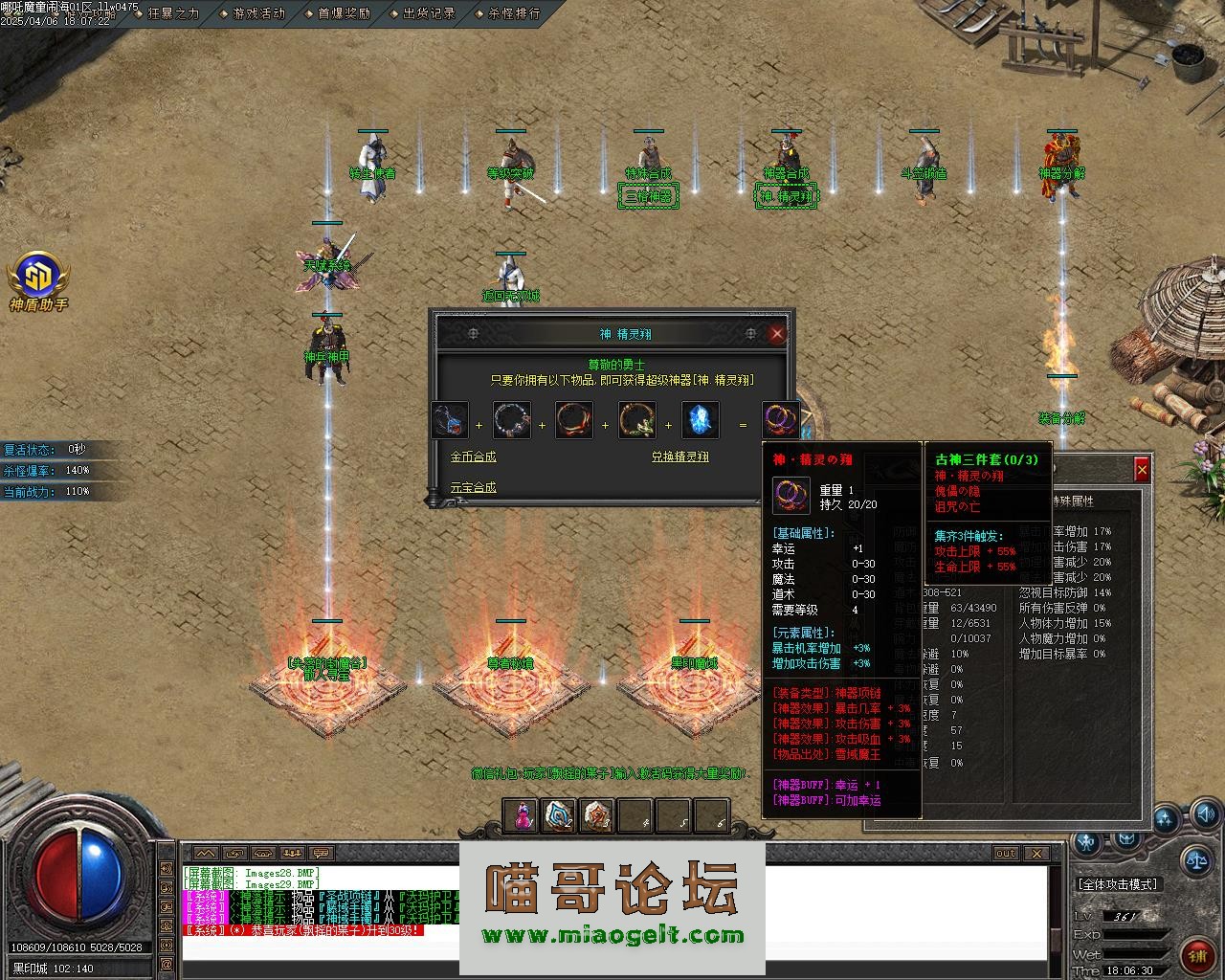Click the chat panel out button
1225x980 pixels.
tap(1006, 853)
